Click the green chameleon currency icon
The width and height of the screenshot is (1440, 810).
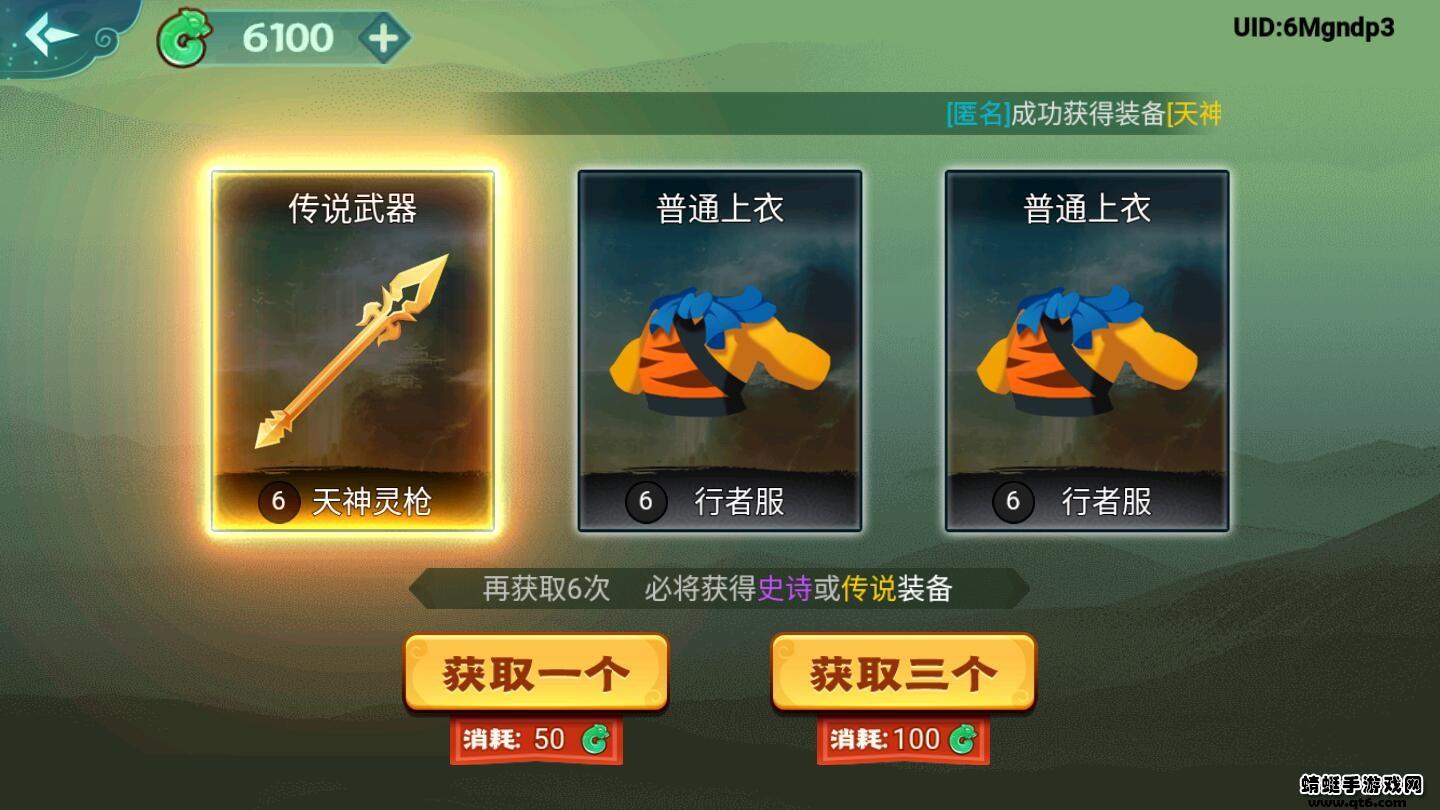[185, 38]
